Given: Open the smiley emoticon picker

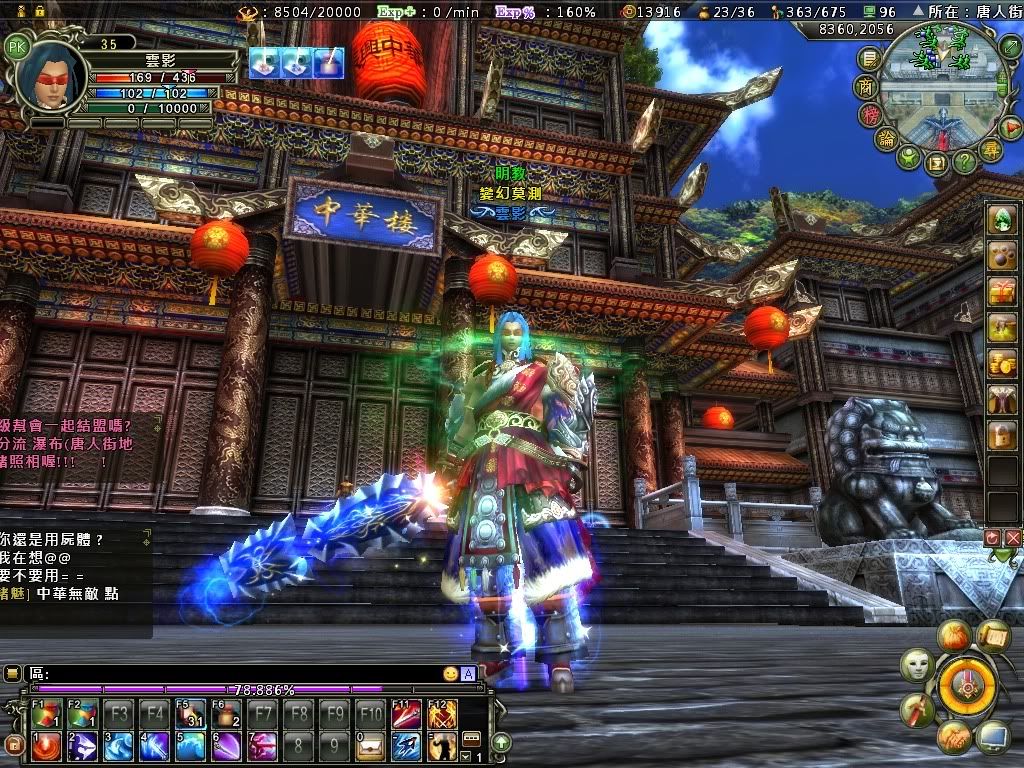Looking at the screenshot, I should [x=451, y=674].
